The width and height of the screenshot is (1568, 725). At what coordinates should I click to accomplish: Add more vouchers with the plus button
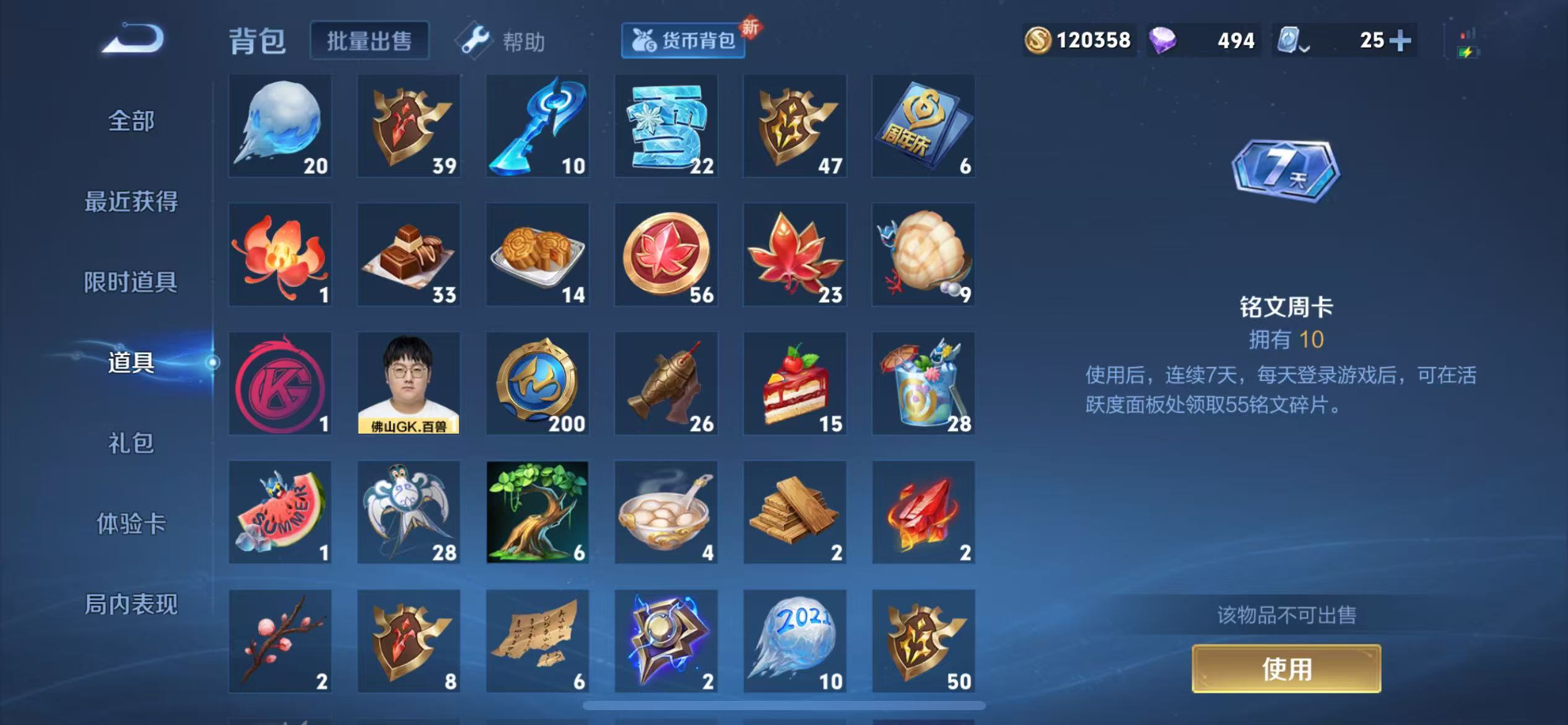click(1400, 41)
